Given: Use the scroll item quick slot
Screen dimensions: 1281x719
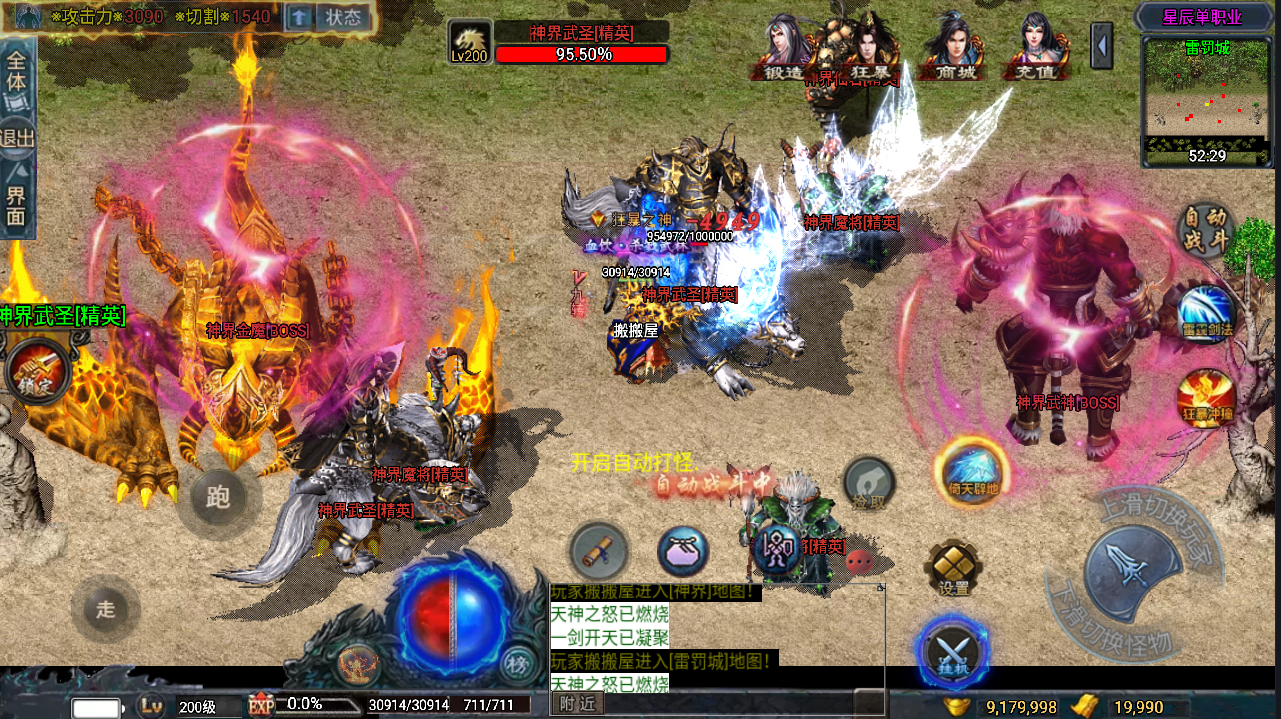Looking at the screenshot, I should [x=599, y=551].
